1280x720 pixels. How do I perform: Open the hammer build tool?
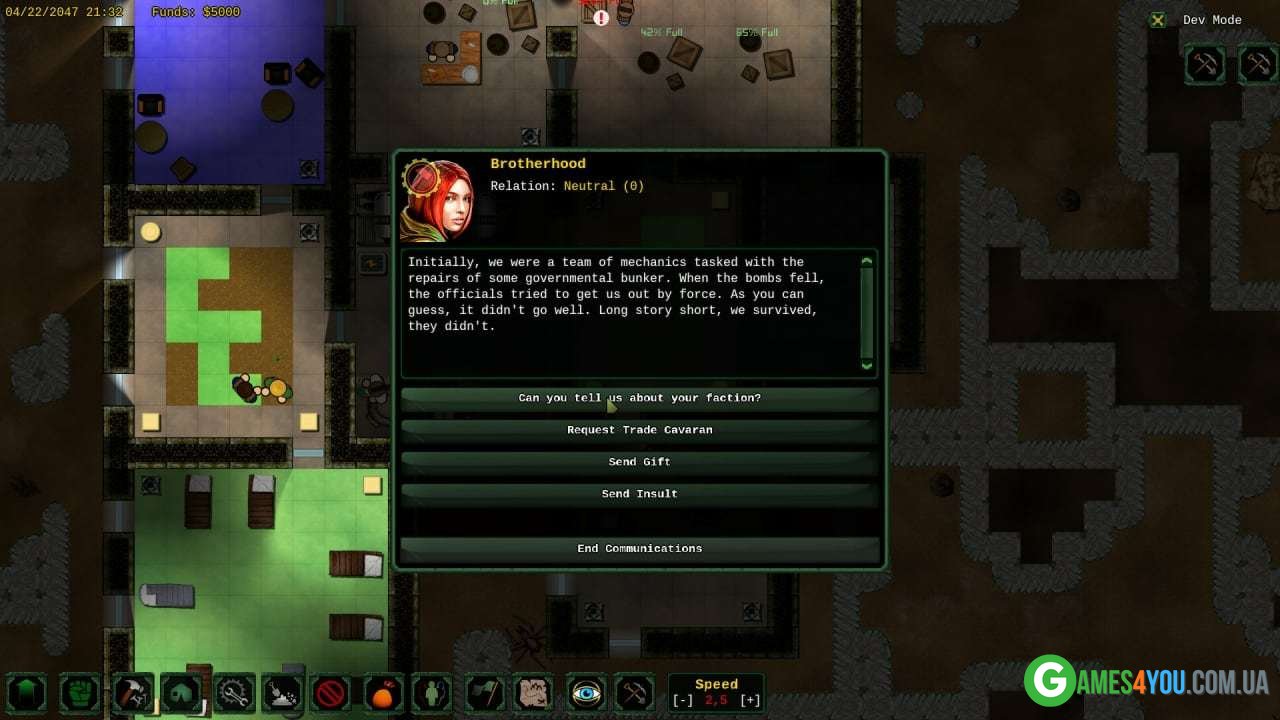coord(132,692)
